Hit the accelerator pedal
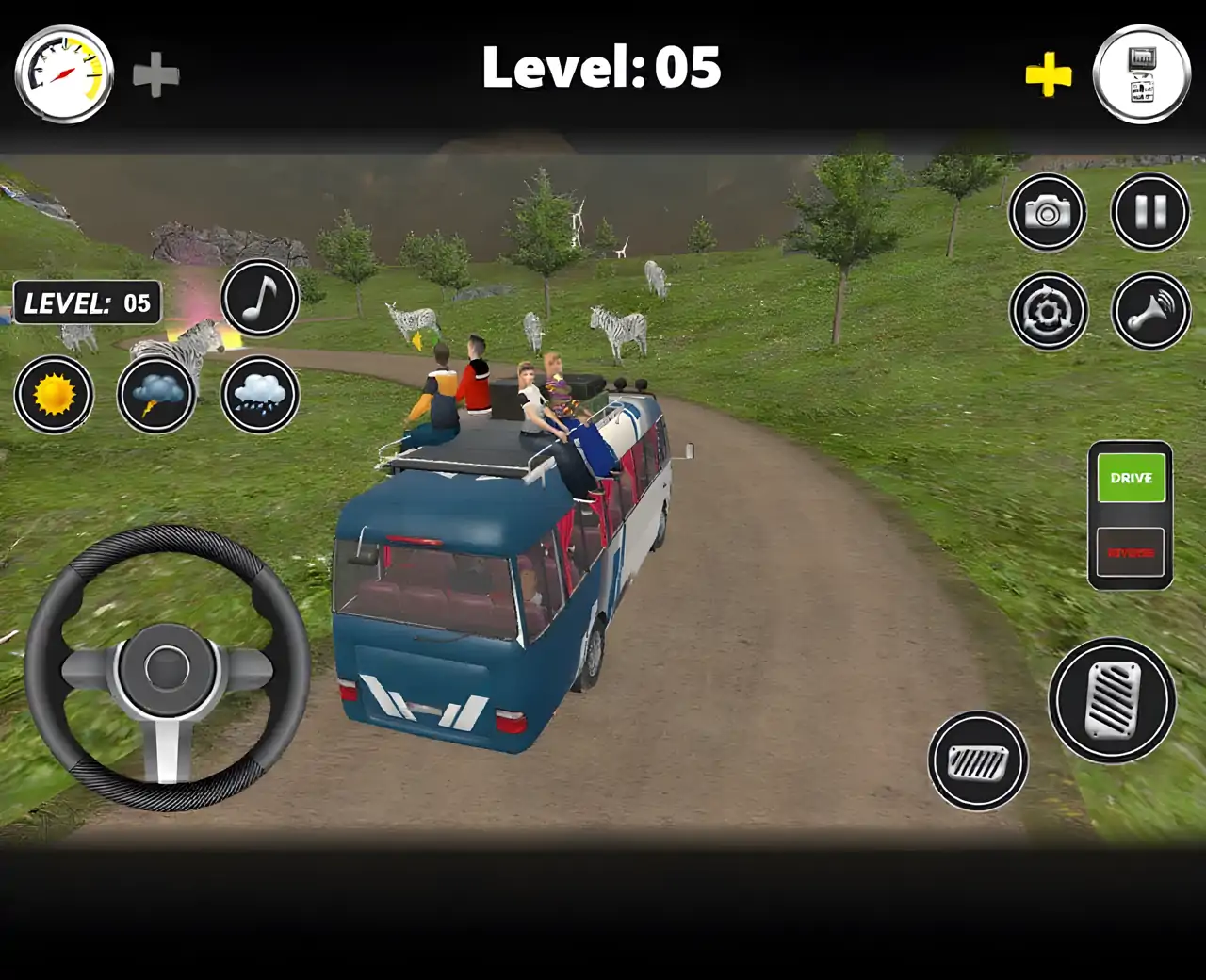This screenshot has width=1206, height=980. [x=1113, y=700]
